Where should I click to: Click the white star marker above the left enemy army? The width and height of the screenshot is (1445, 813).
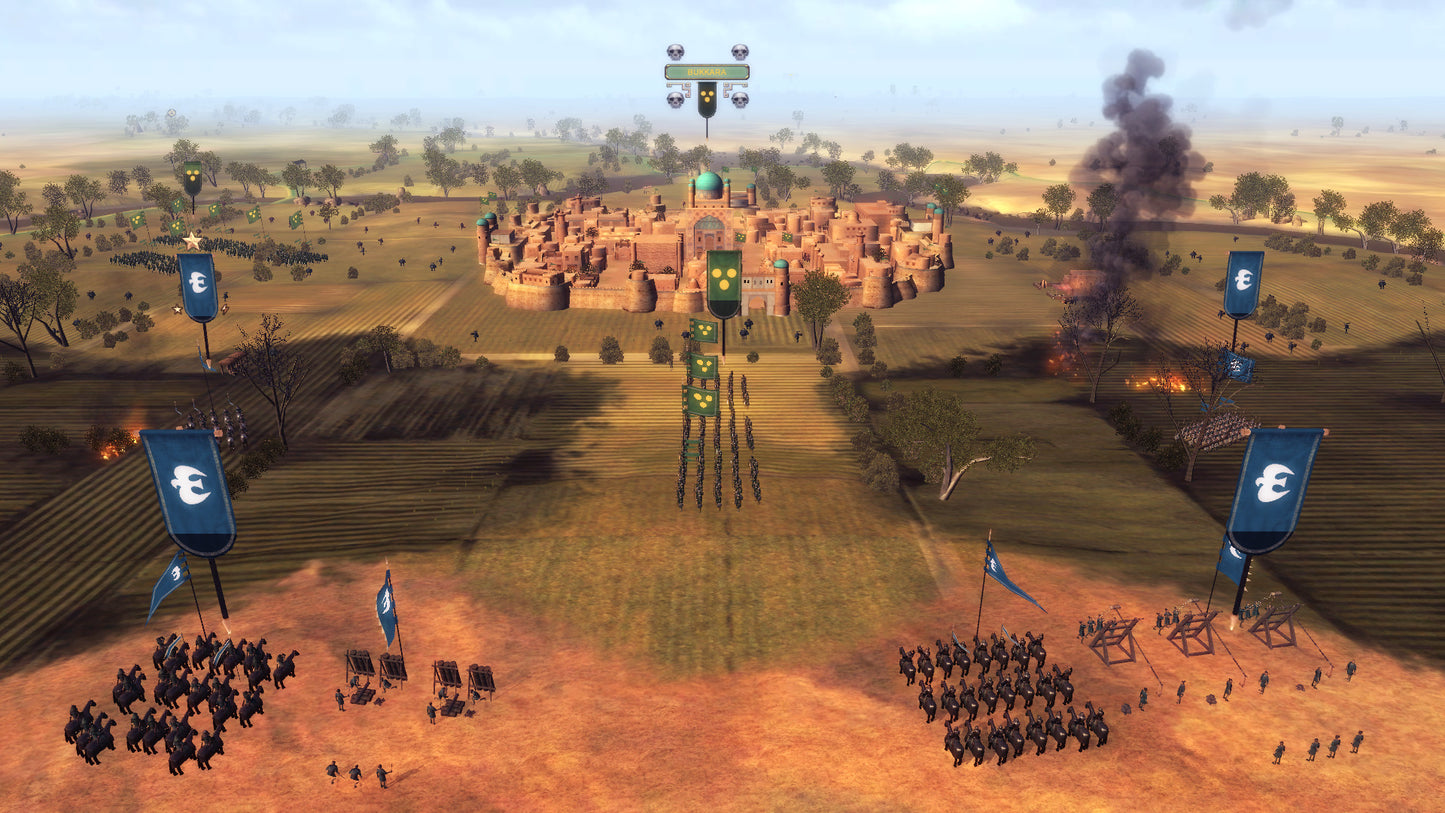click(x=191, y=239)
